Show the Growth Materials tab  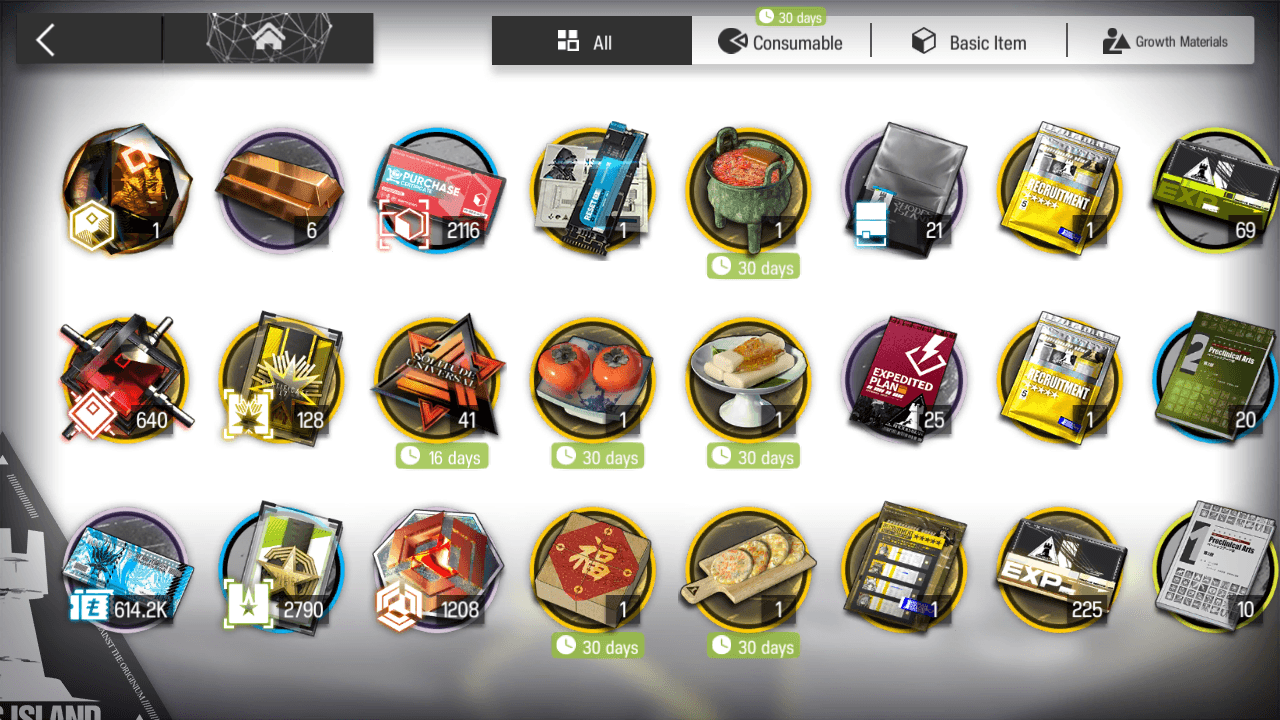[x=1165, y=42]
